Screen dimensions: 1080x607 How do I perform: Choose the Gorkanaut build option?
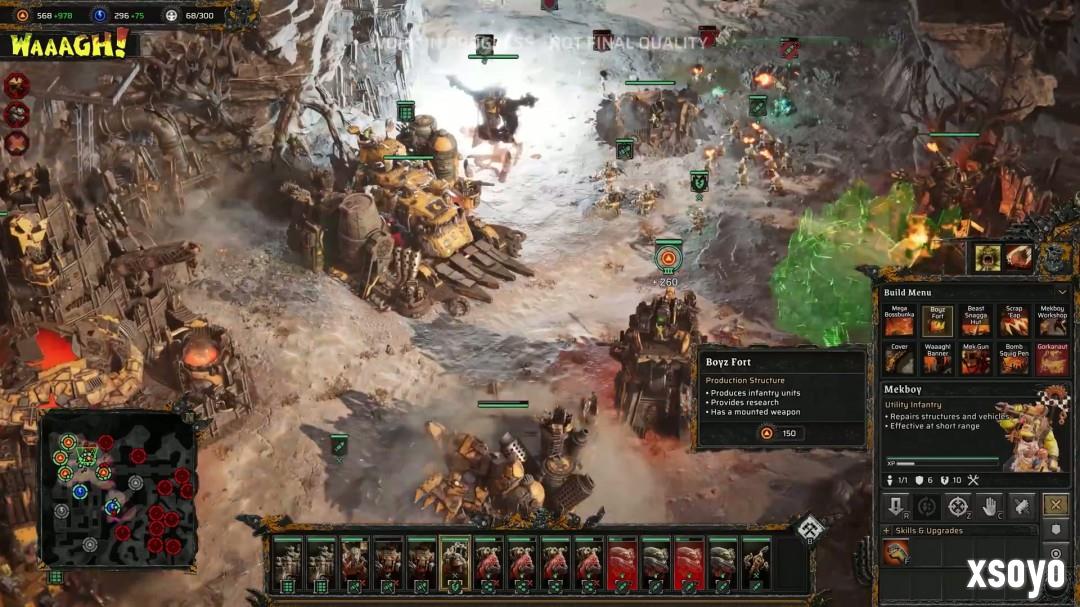point(1051,359)
